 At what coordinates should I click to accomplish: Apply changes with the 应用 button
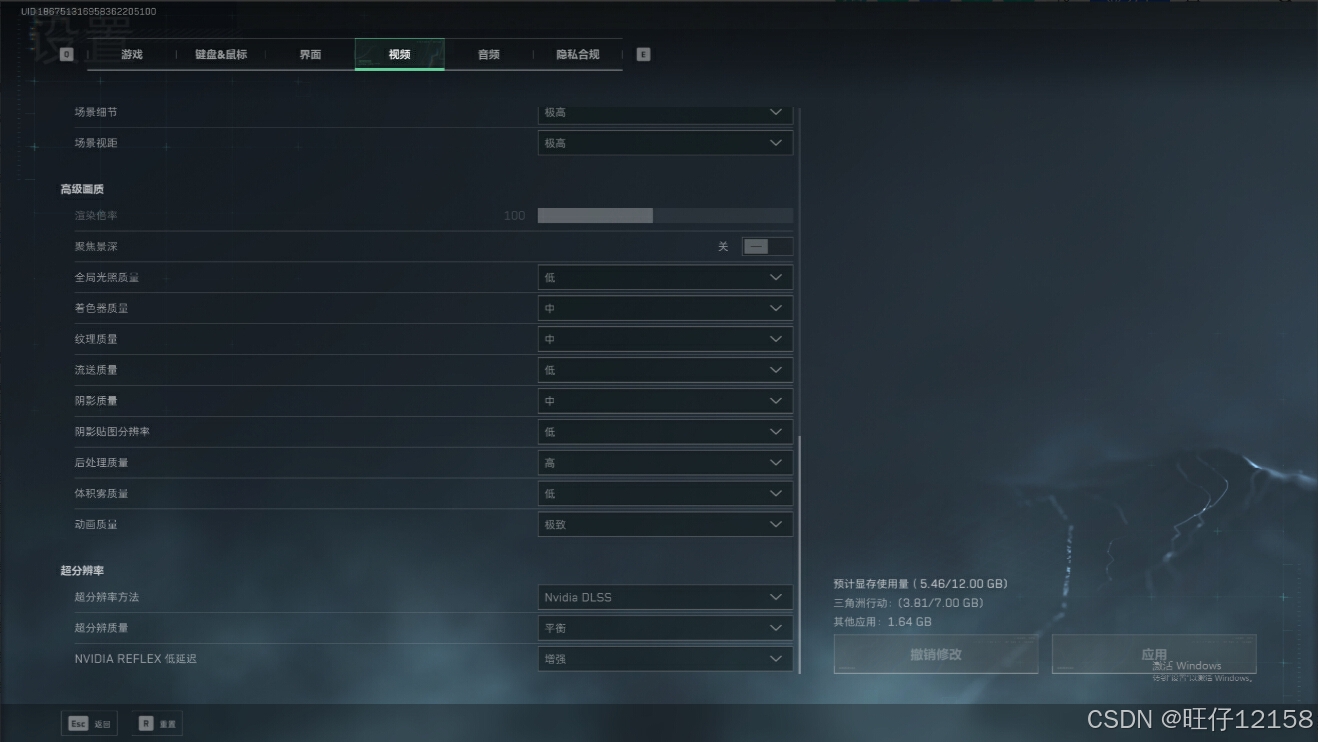coord(1153,655)
